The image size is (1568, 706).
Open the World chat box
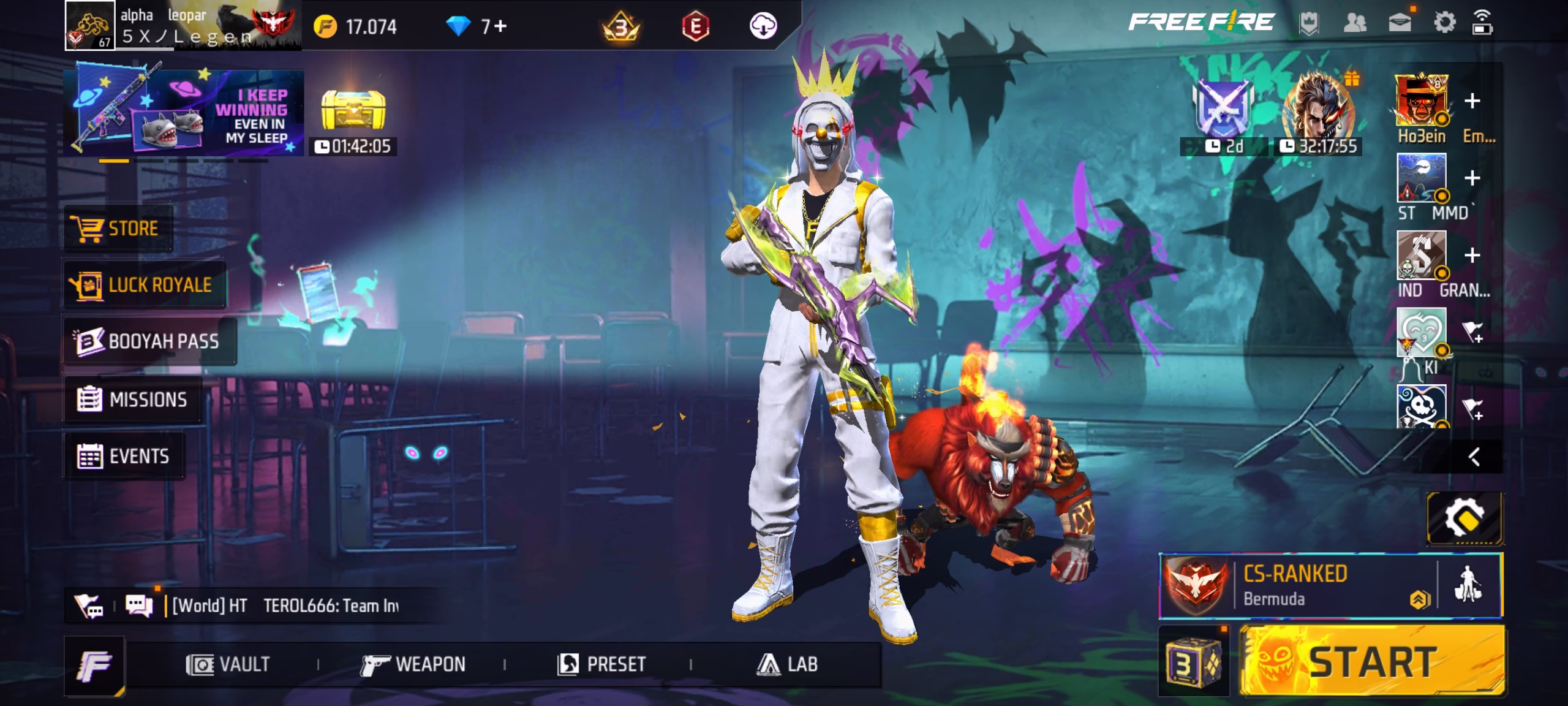(x=285, y=605)
